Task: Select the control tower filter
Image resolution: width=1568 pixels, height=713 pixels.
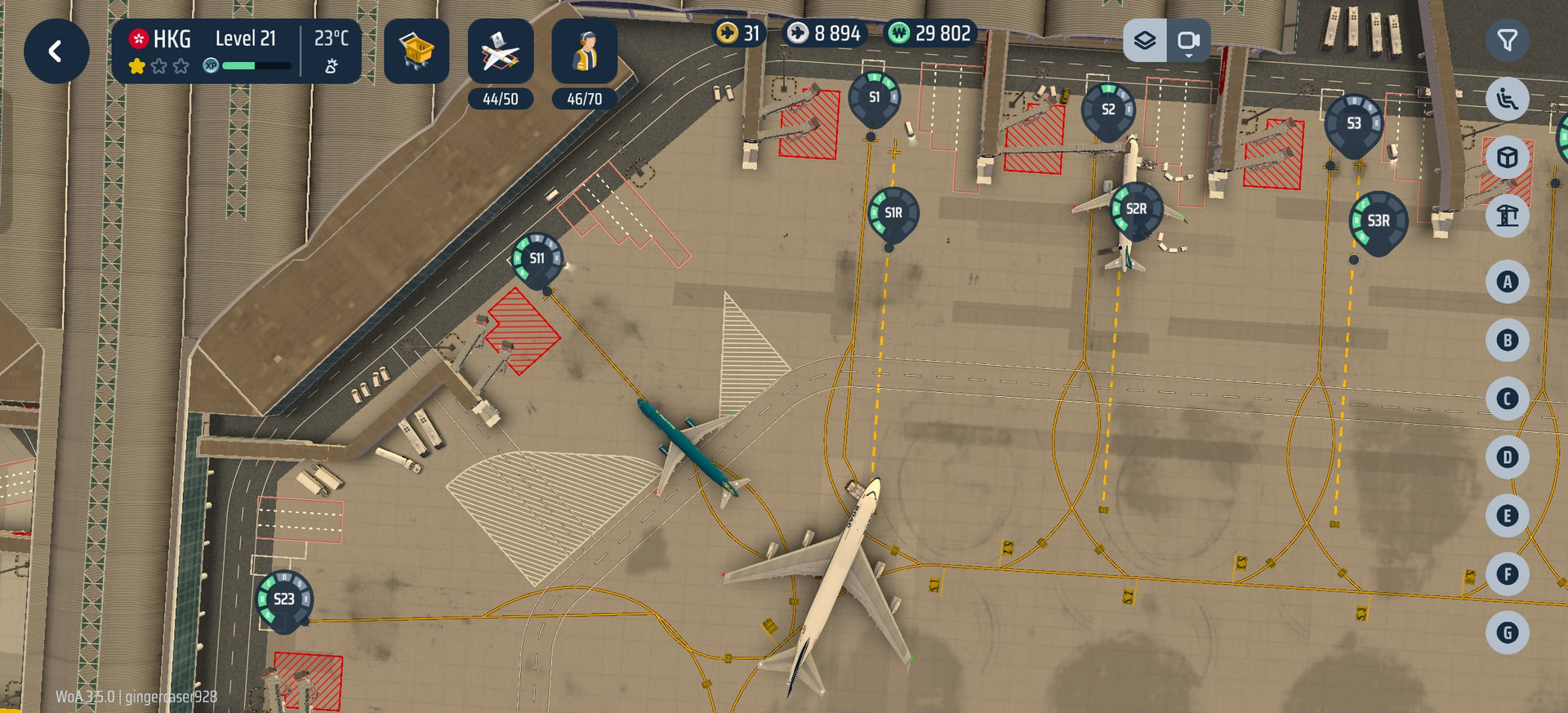Action: 1507,216
